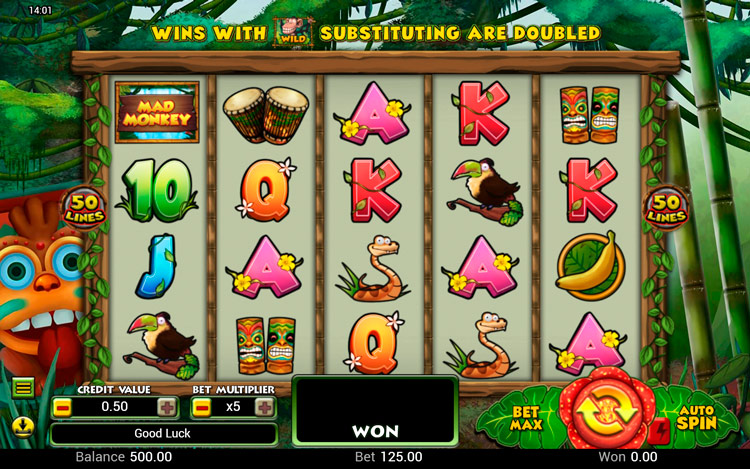Screen dimensions: 750x469
Task: Decrease the credit value
Action: [62, 407]
